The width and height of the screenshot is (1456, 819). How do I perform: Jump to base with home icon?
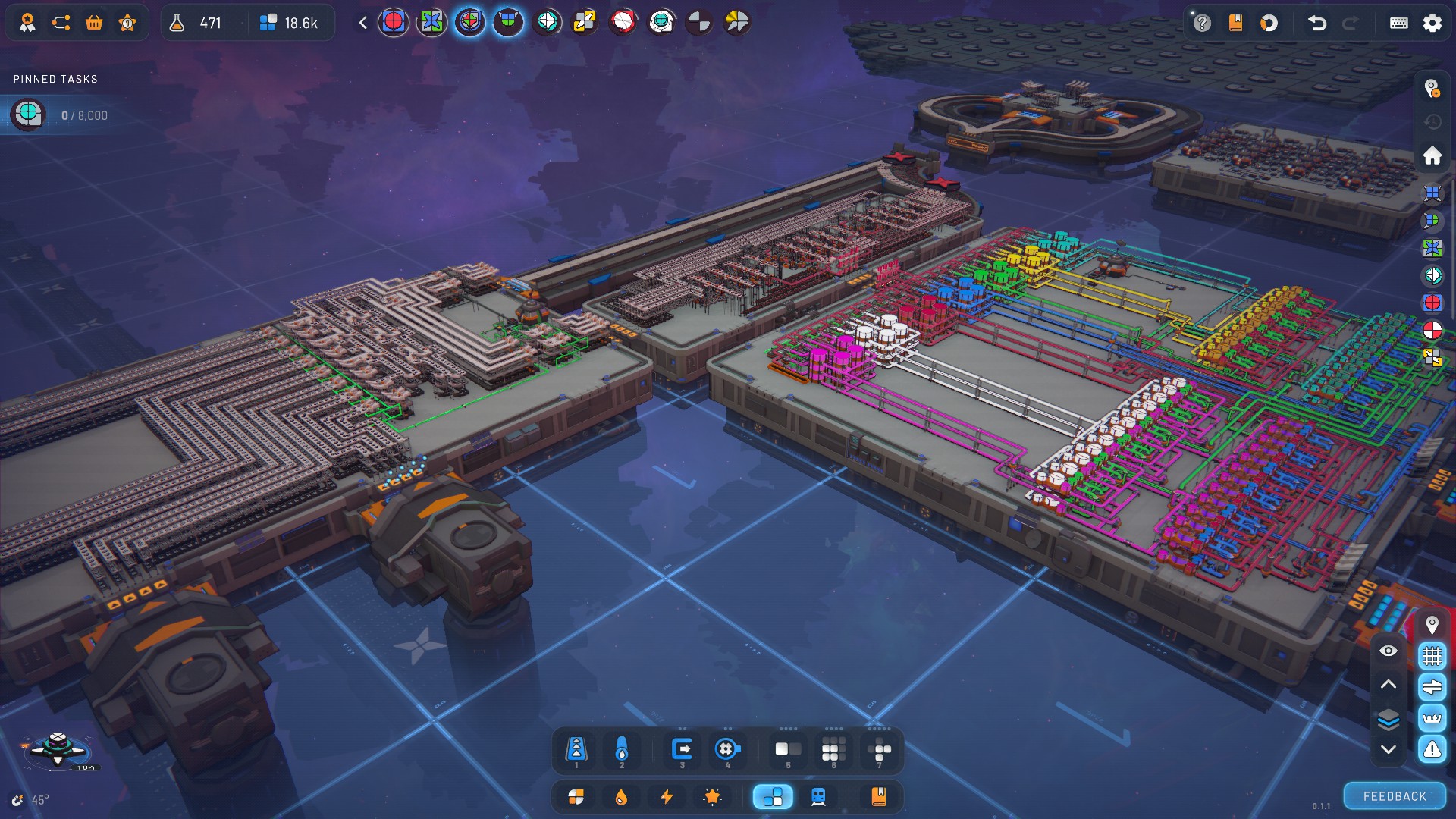click(x=1432, y=155)
